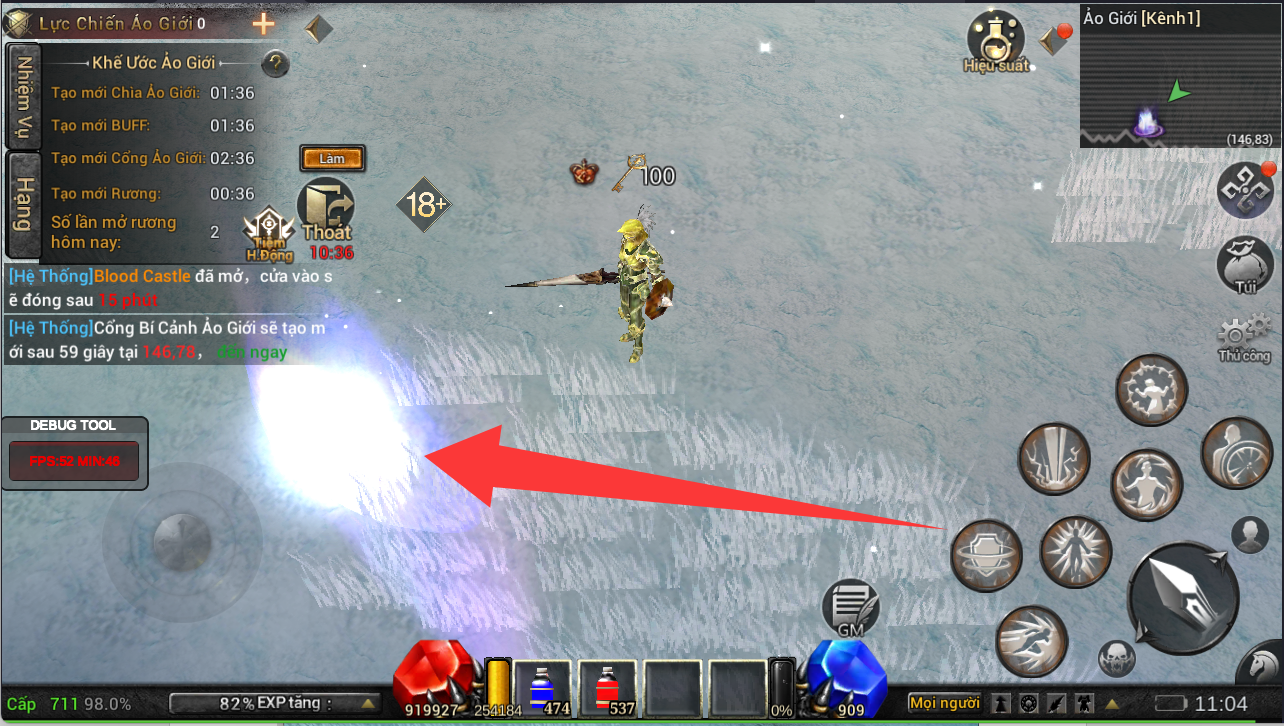Open the Tiệm H.Động shop icon
Image resolution: width=1284 pixels, height=726 pixels.
pyautogui.click(x=270, y=232)
